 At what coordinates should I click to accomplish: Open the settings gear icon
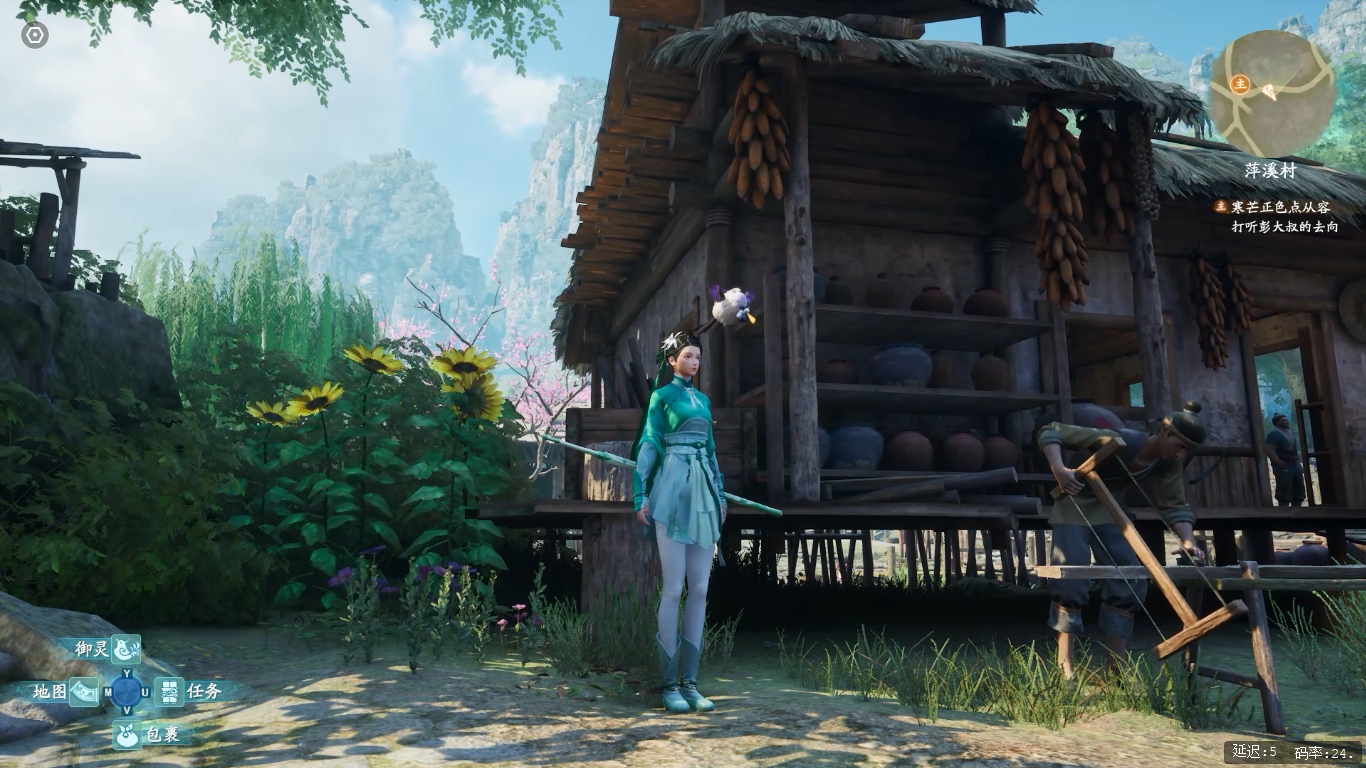tap(35, 35)
